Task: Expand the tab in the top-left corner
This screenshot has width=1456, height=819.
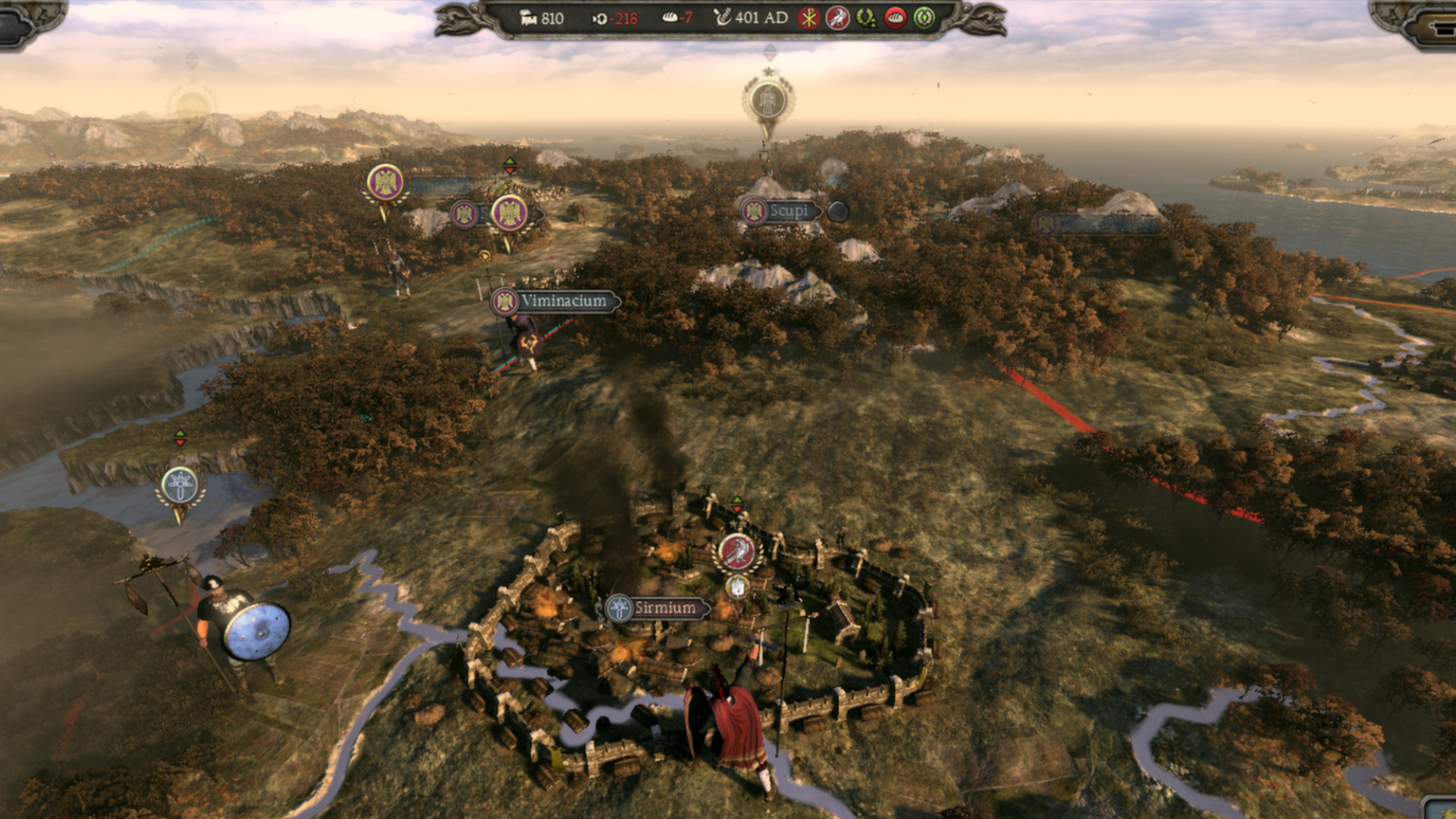Action: point(19,23)
